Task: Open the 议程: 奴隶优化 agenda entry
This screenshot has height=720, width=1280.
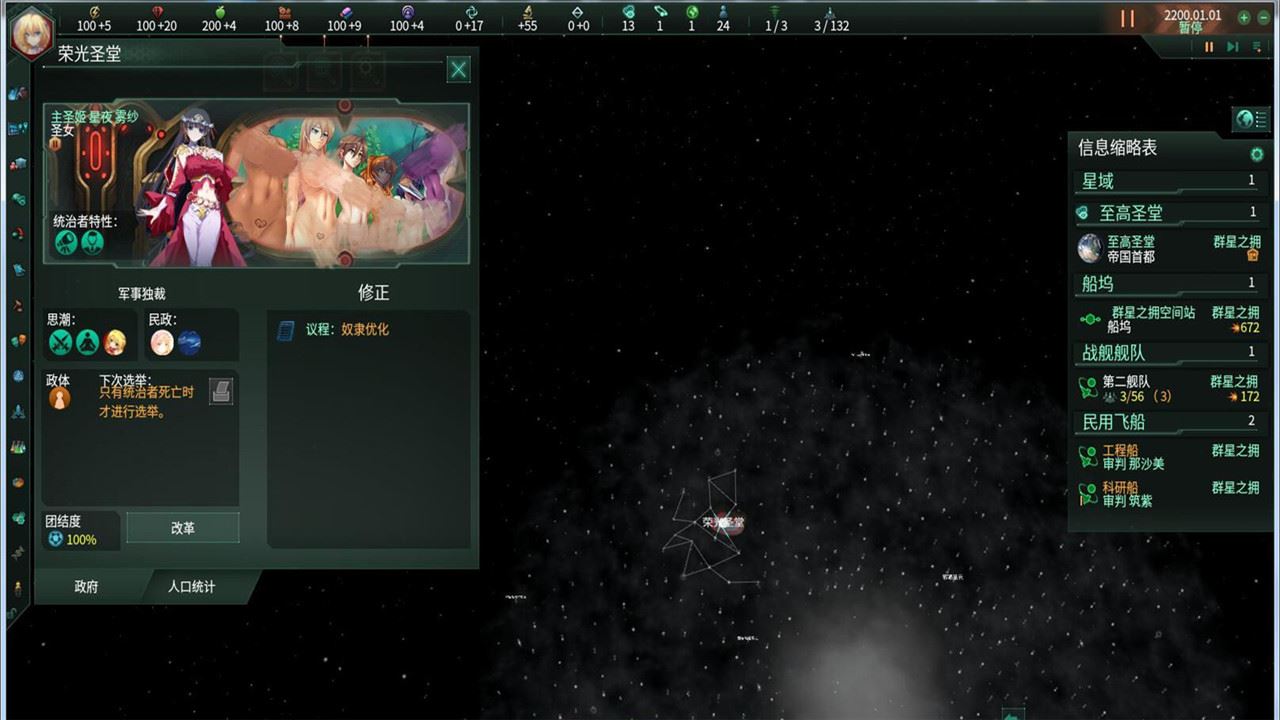Action: point(340,328)
